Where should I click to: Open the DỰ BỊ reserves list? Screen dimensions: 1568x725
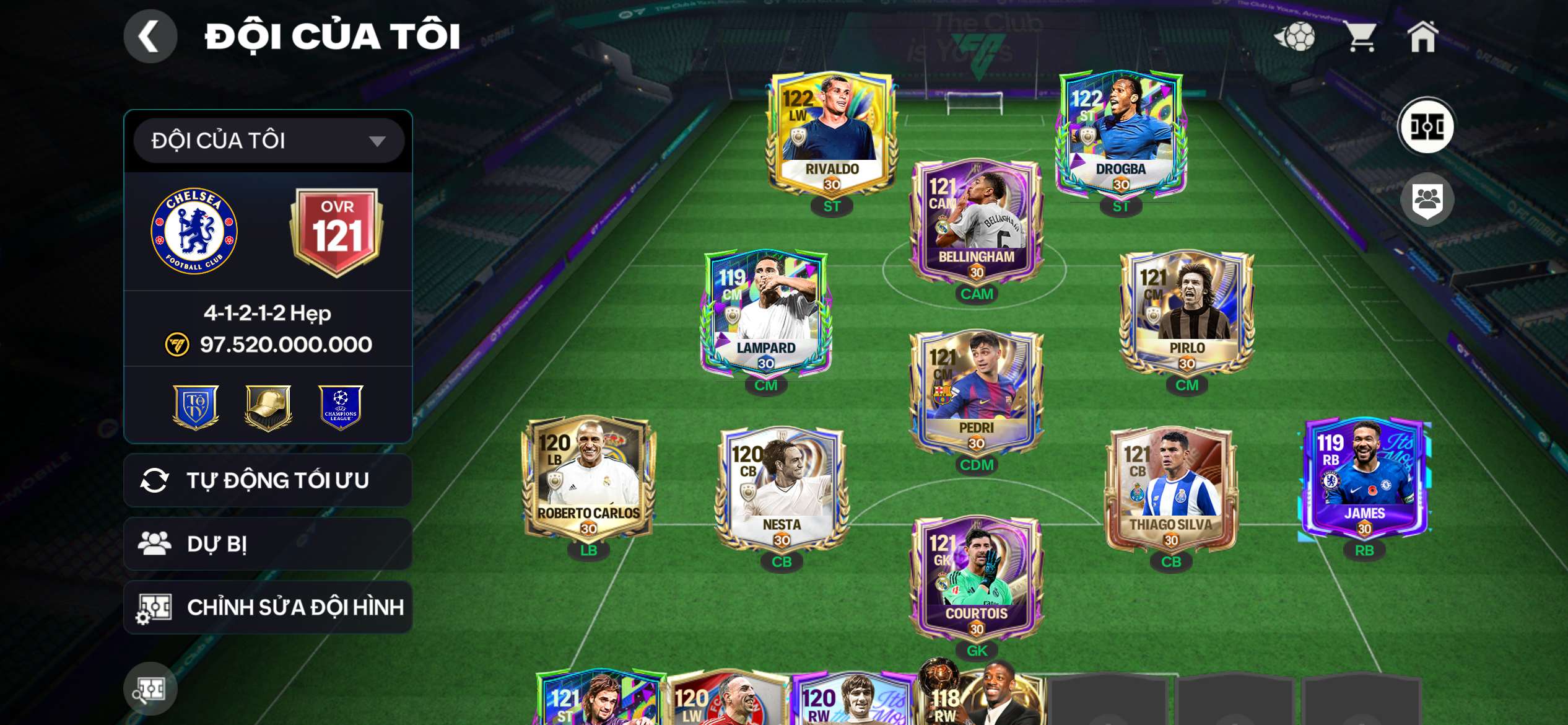tap(268, 544)
